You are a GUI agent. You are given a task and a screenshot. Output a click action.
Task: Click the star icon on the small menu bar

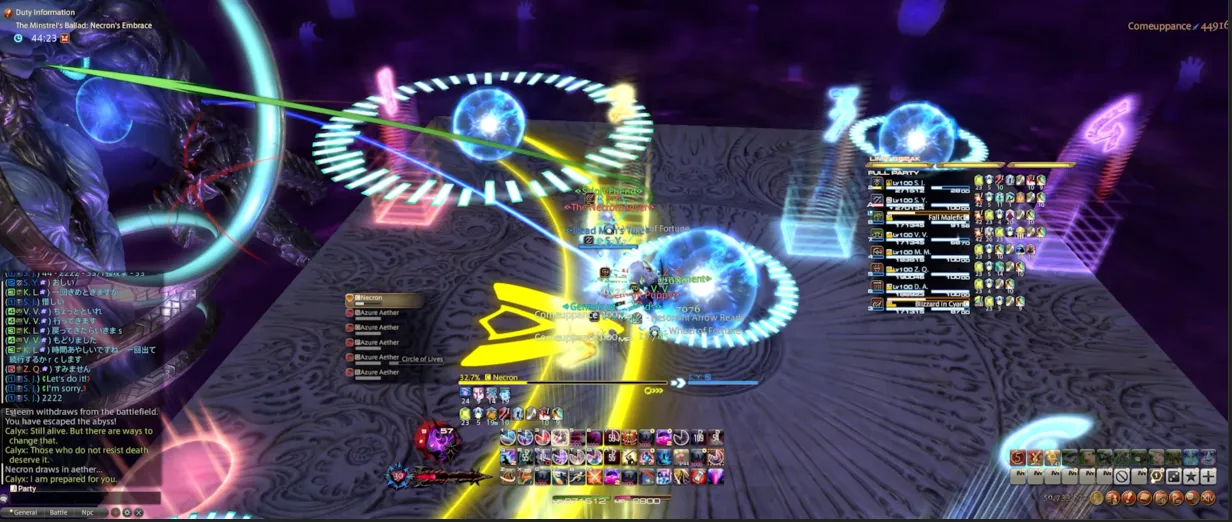[1192, 476]
